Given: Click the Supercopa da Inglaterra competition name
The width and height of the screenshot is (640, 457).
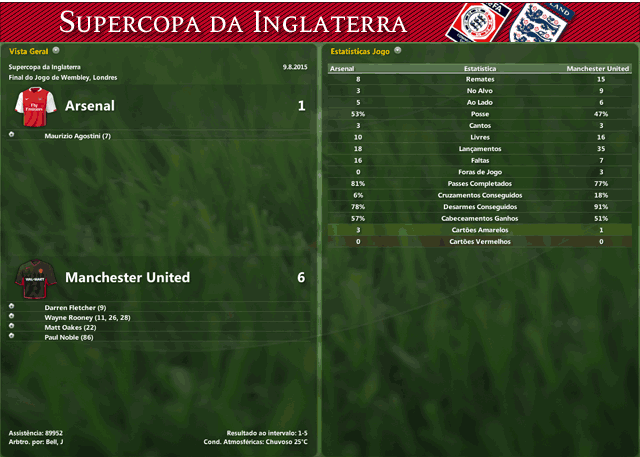Looking at the screenshot, I should (x=45, y=67).
